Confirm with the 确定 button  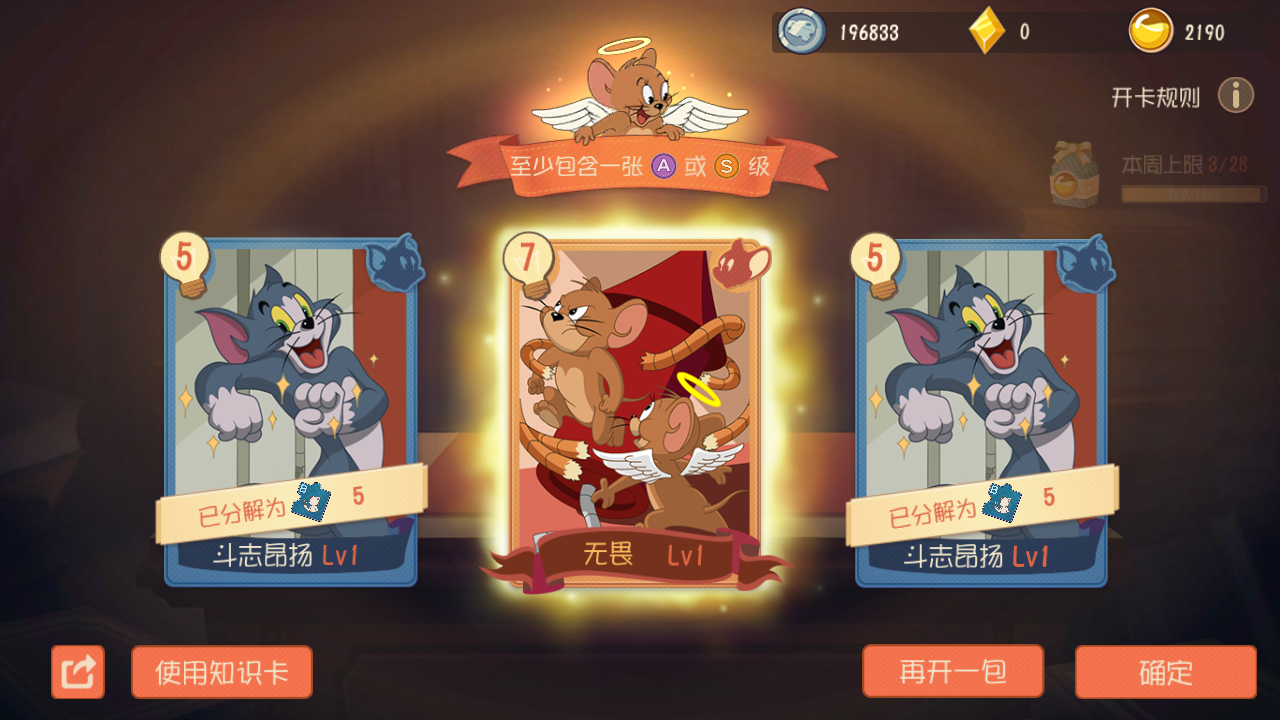pyautogui.click(x=1166, y=671)
